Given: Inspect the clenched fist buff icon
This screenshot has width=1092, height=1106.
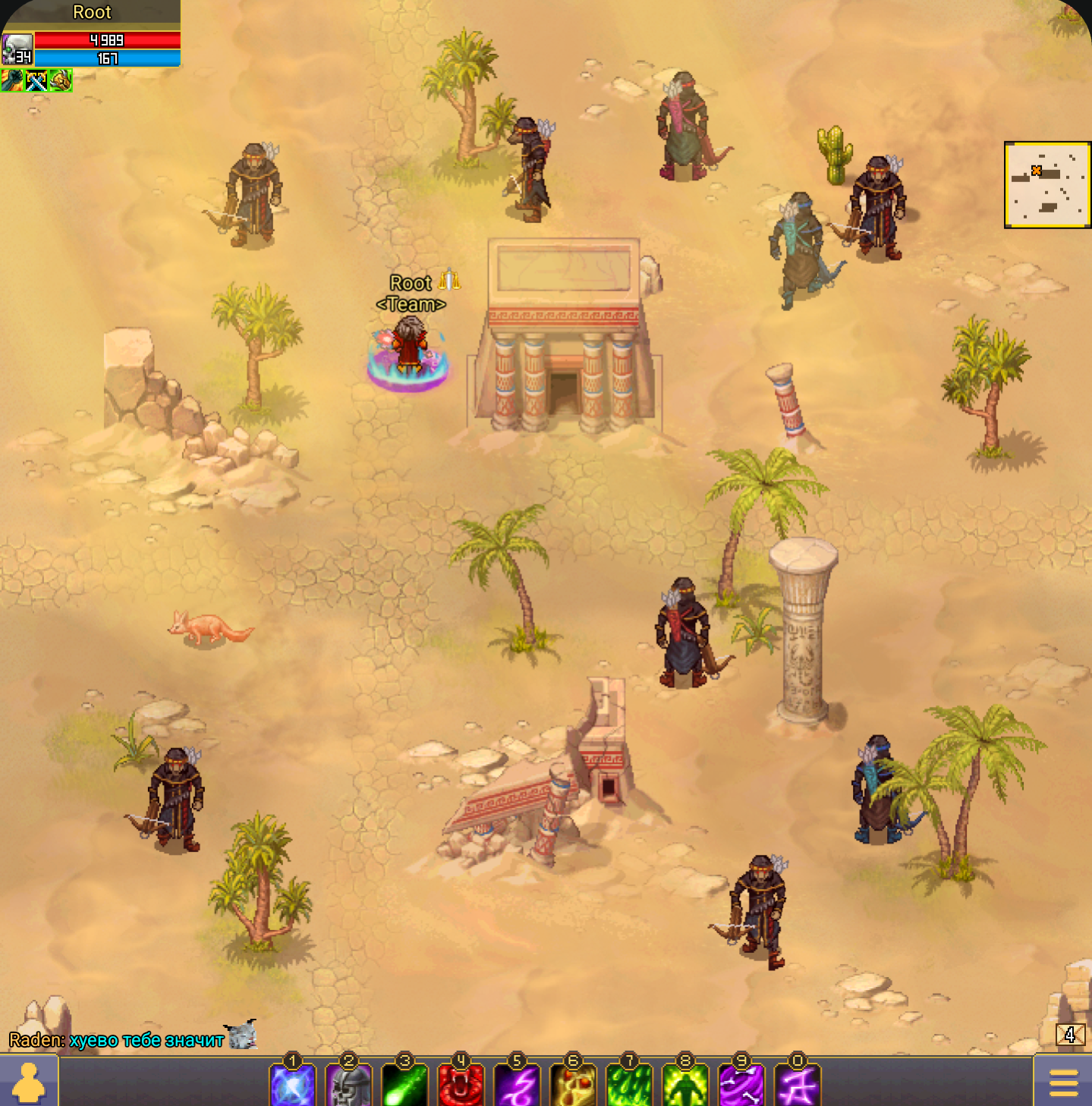Looking at the screenshot, I should click(x=12, y=80).
